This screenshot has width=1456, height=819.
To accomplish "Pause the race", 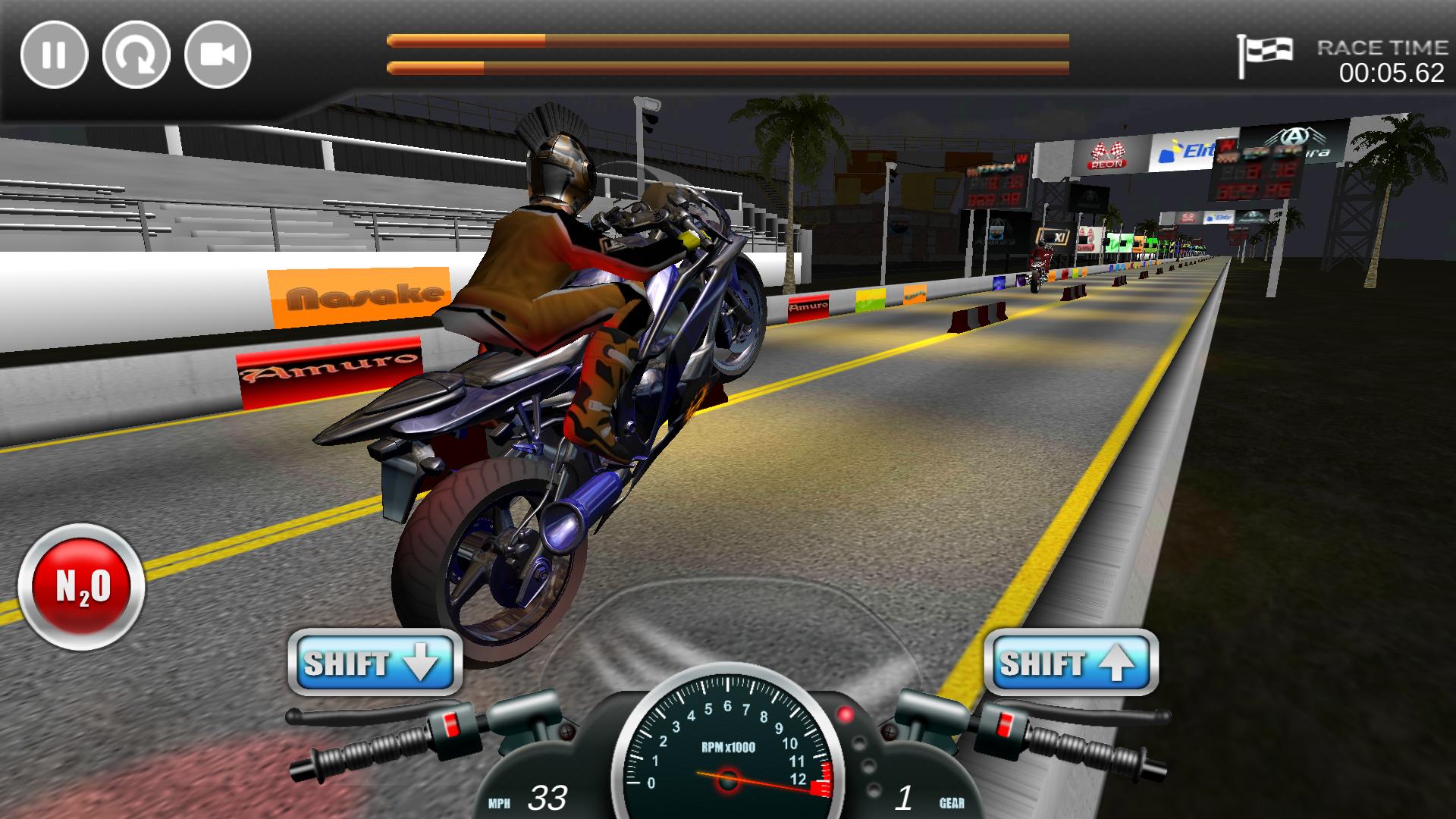I will (55, 55).
